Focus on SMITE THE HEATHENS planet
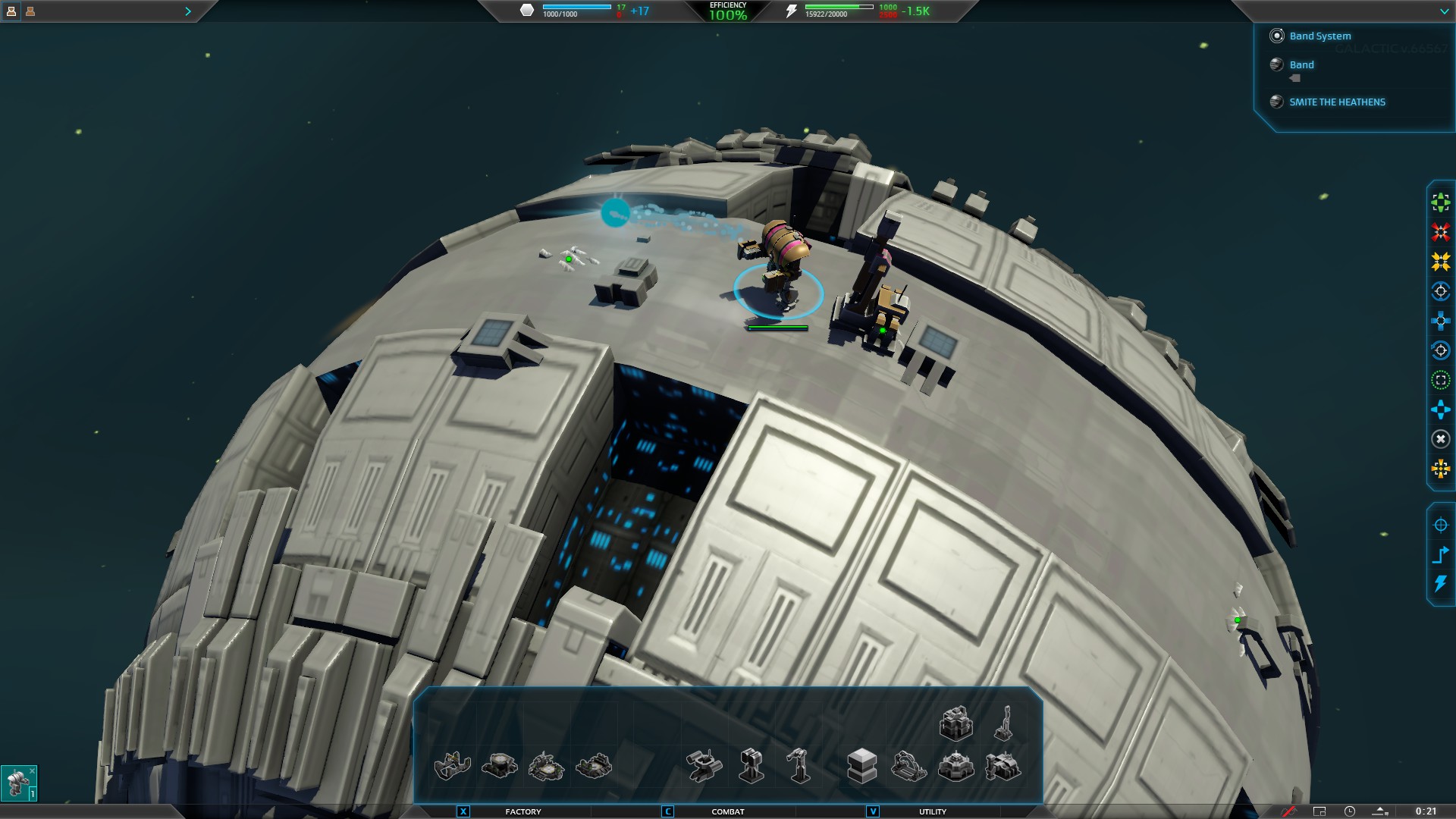1456x819 pixels. [1337, 102]
